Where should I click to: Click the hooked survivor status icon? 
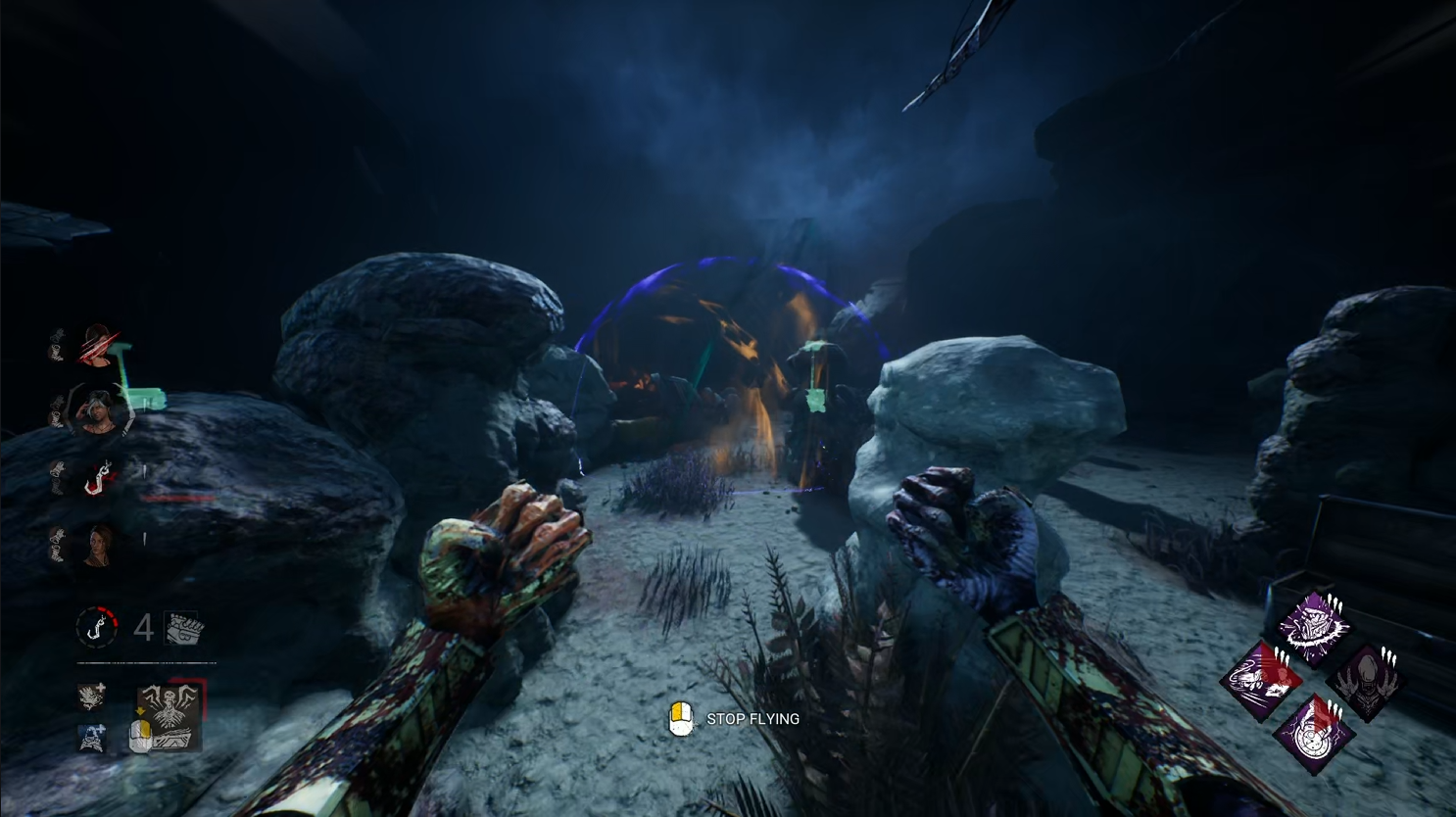click(97, 479)
